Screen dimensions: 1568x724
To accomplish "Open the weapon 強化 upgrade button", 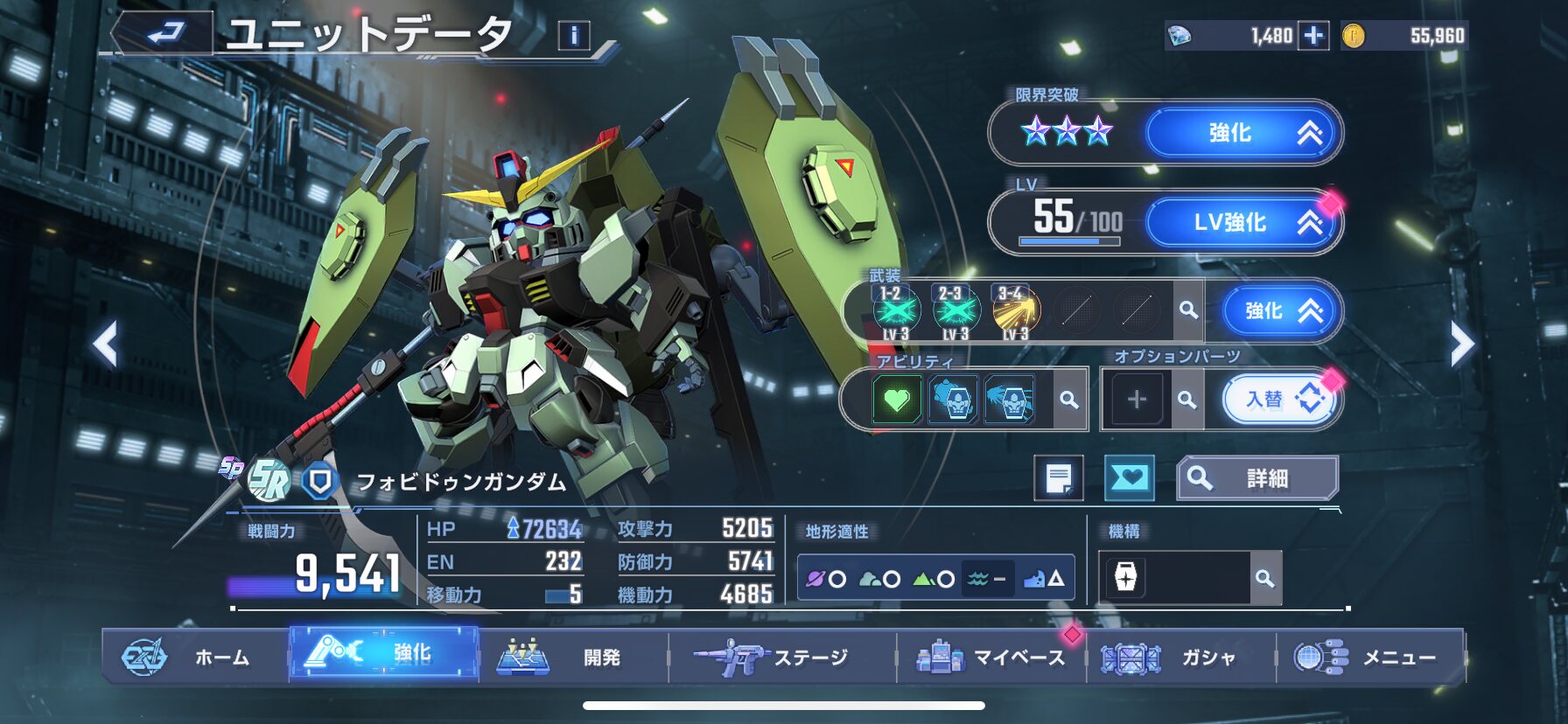I will click(1280, 311).
